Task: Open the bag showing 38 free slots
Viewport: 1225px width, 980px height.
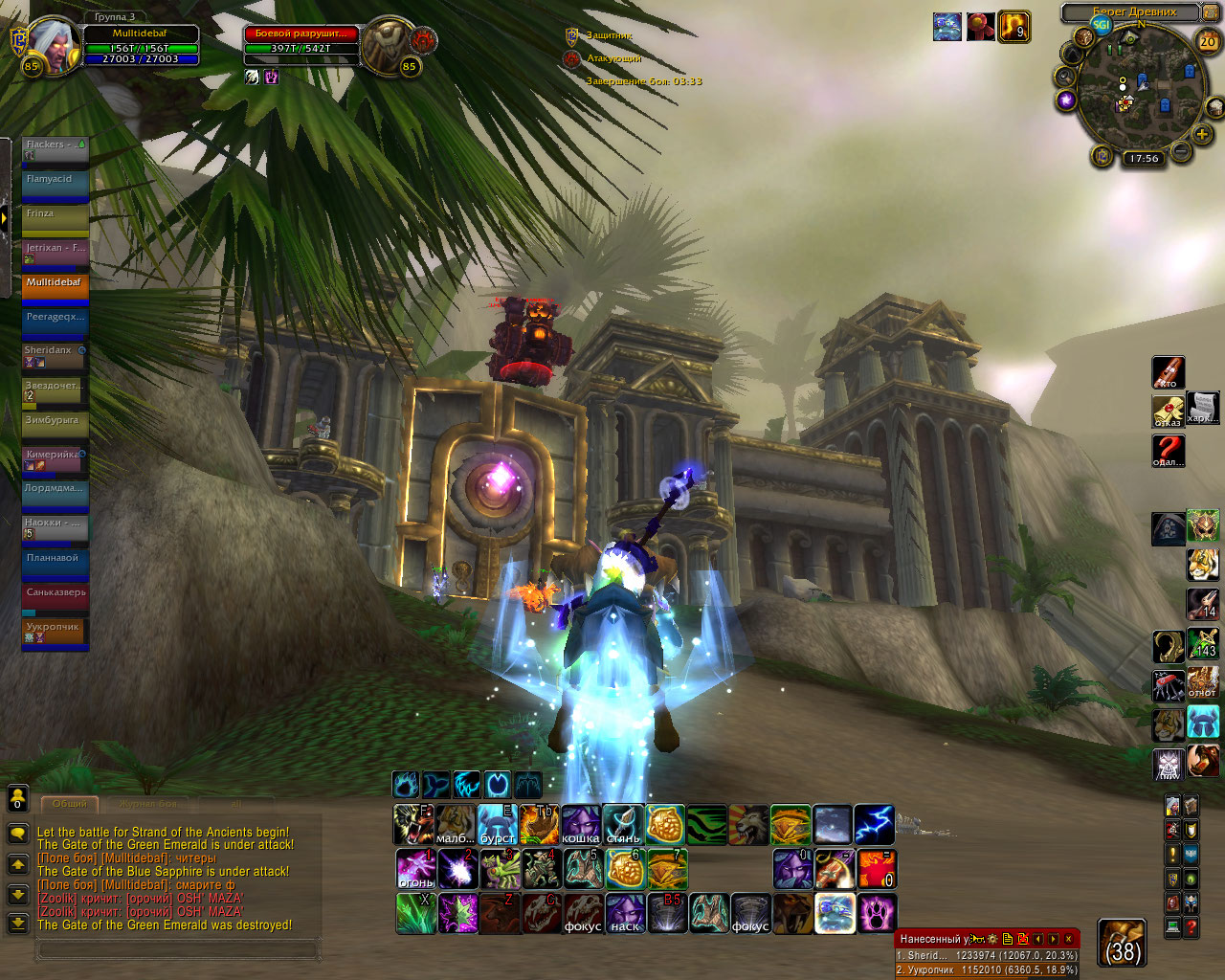Action: click(1122, 943)
